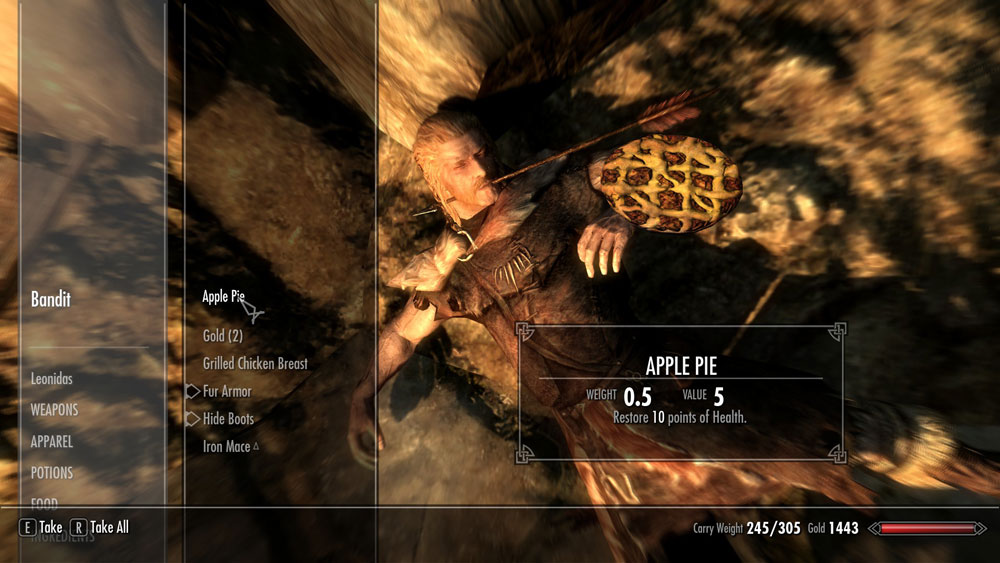The width and height of the screenshot is (1000, 563).
Task: Select the Fur Armor item
Action: point(227,392)
